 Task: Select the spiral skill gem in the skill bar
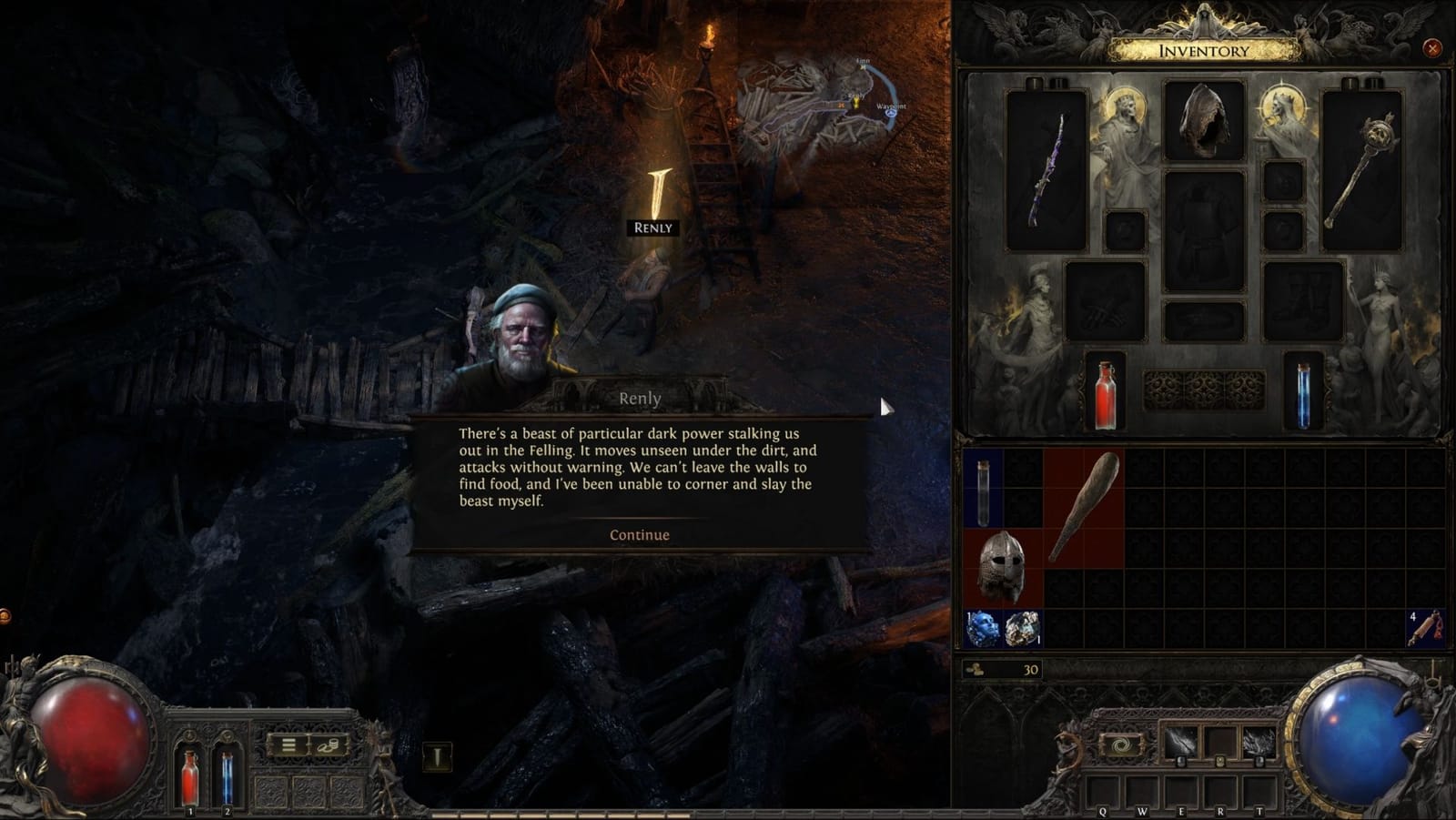pos(1120,744)
